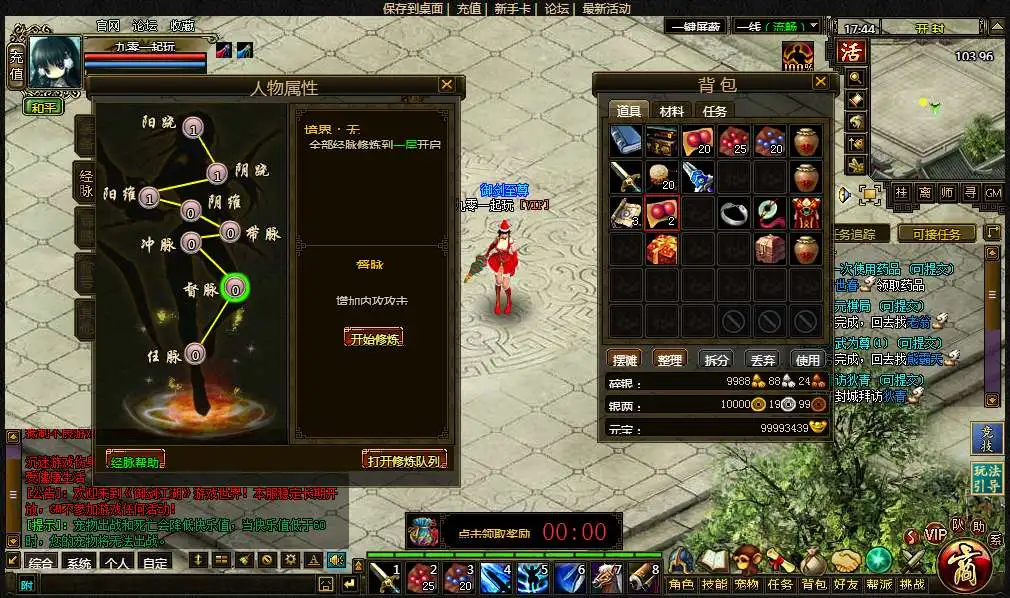1010x598 pixels.
Task: Select the 阳跷 meridian node
Action: pos(194,127)
